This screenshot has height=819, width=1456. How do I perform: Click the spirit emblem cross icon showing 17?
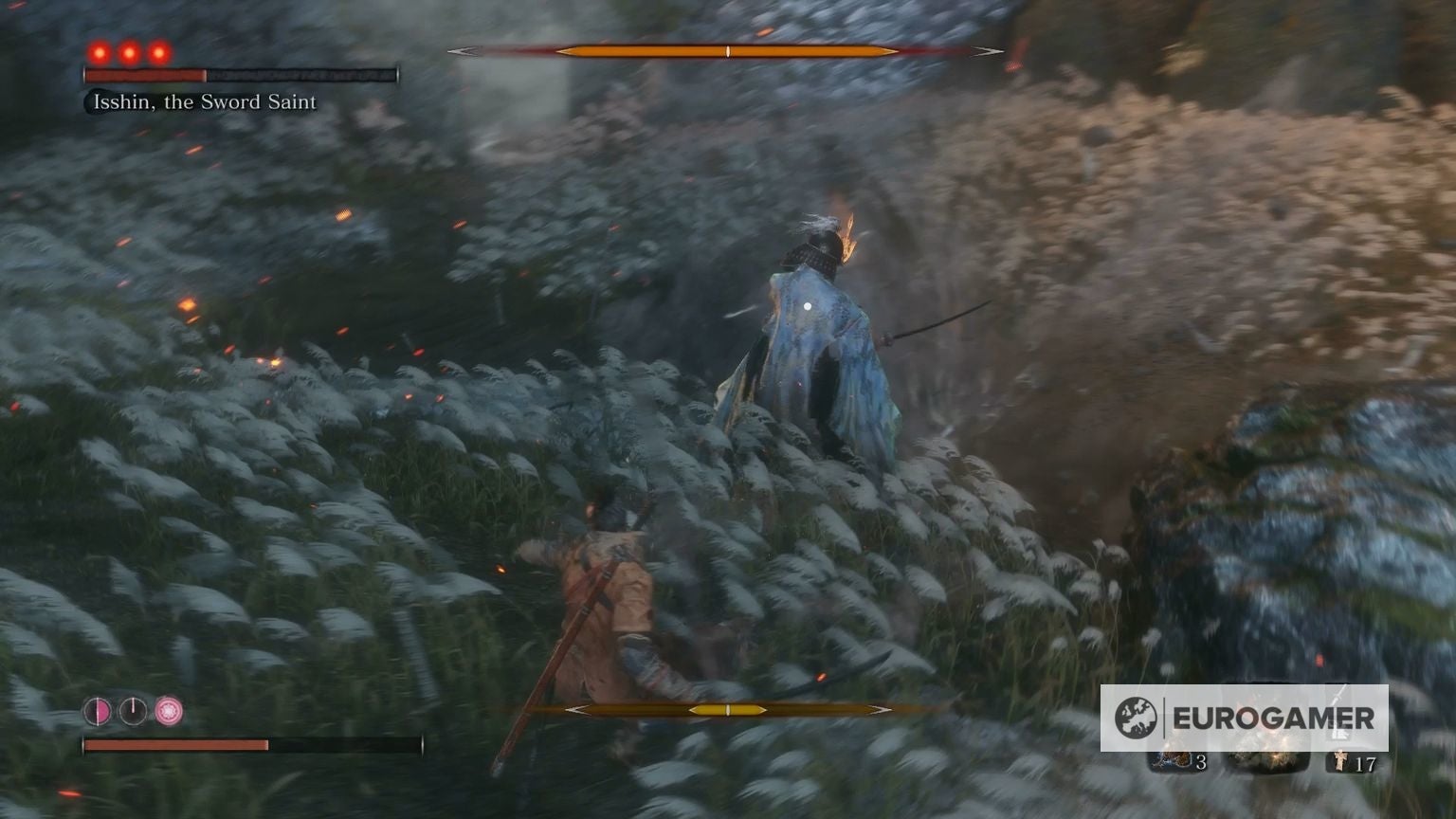(x=1338, y=760)
